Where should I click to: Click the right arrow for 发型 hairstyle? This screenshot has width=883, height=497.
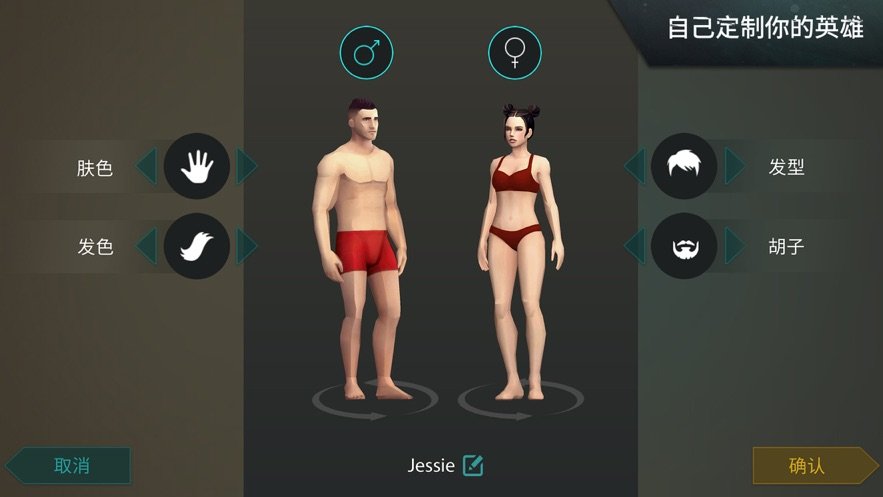pyautogui.click(x=735, y=166)
